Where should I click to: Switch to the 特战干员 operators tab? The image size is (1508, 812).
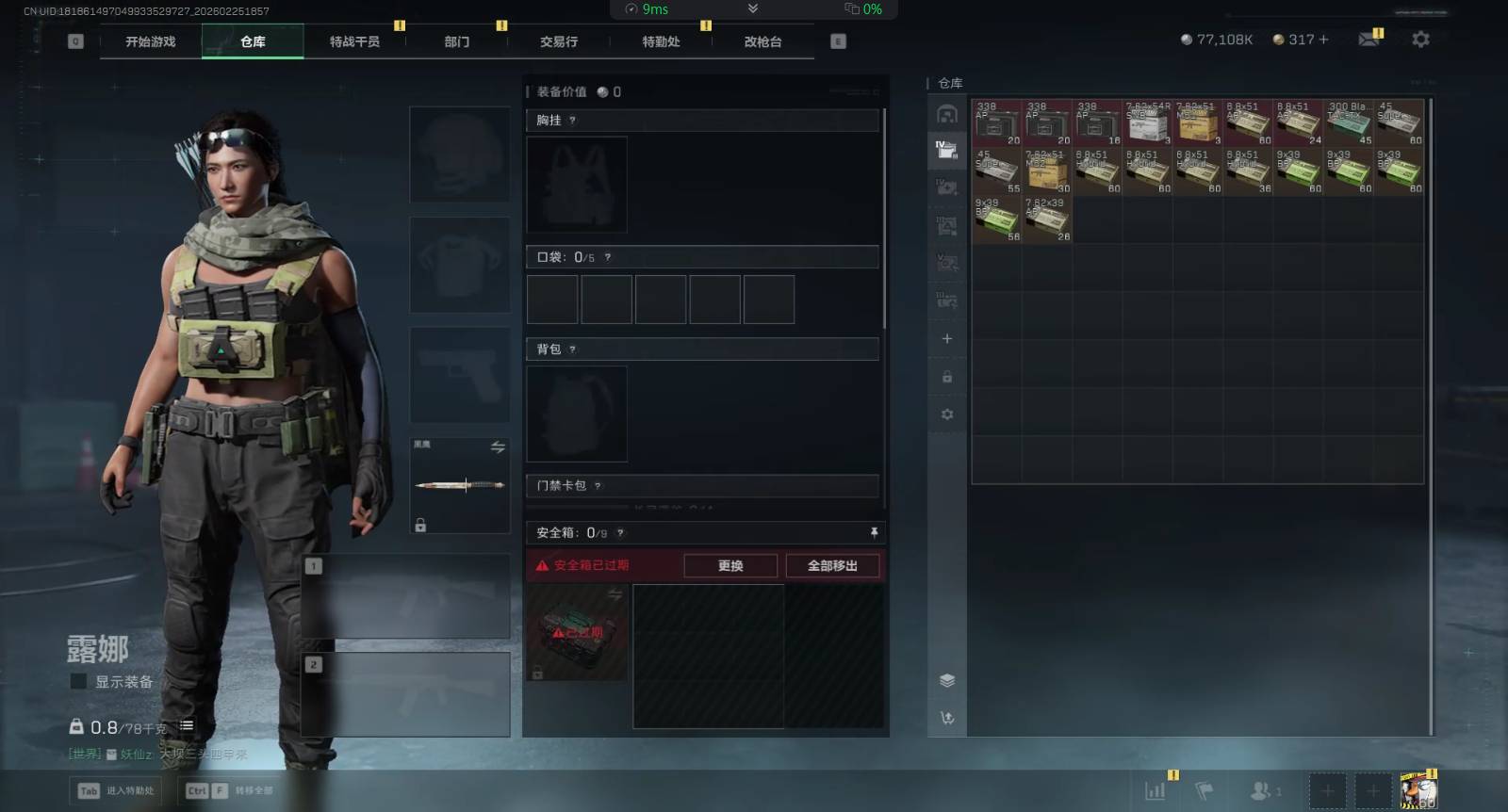click(x=354, y=41)
